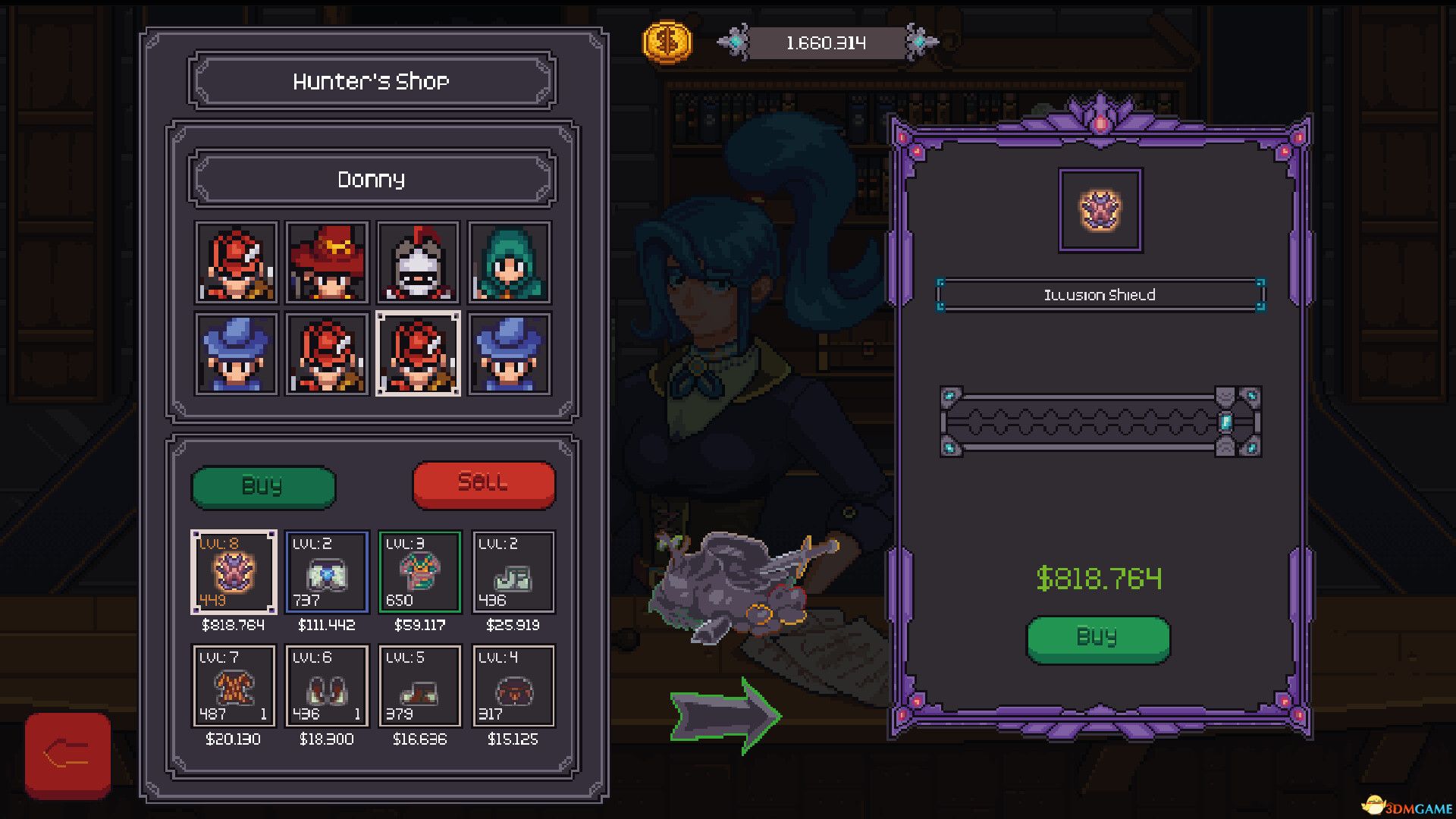This screenshot has height=819, width=1456.
Task: Select the Level 6 boots costing $18.300
Action: 326,686
